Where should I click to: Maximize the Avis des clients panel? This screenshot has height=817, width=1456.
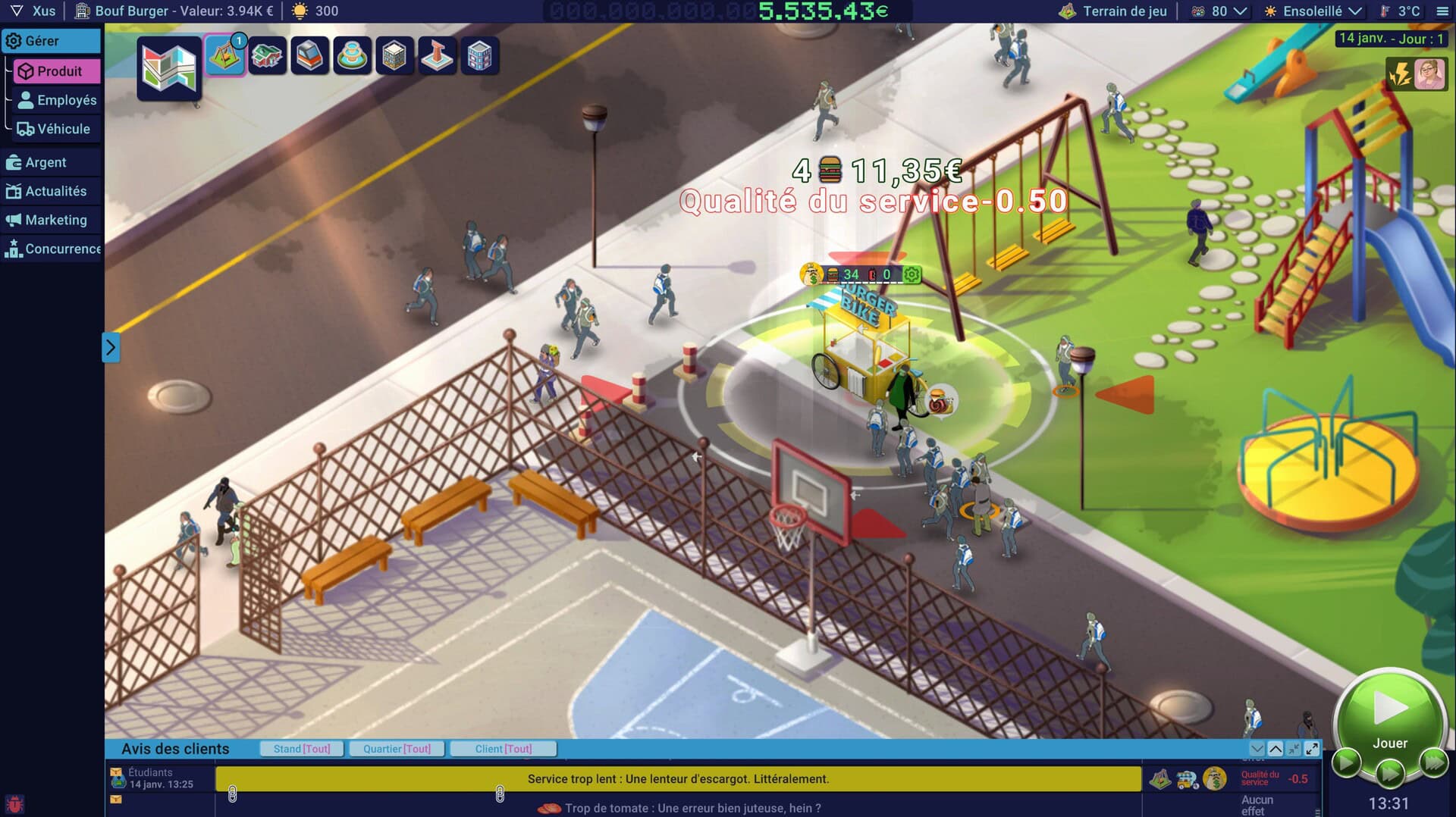(1312, 749)
